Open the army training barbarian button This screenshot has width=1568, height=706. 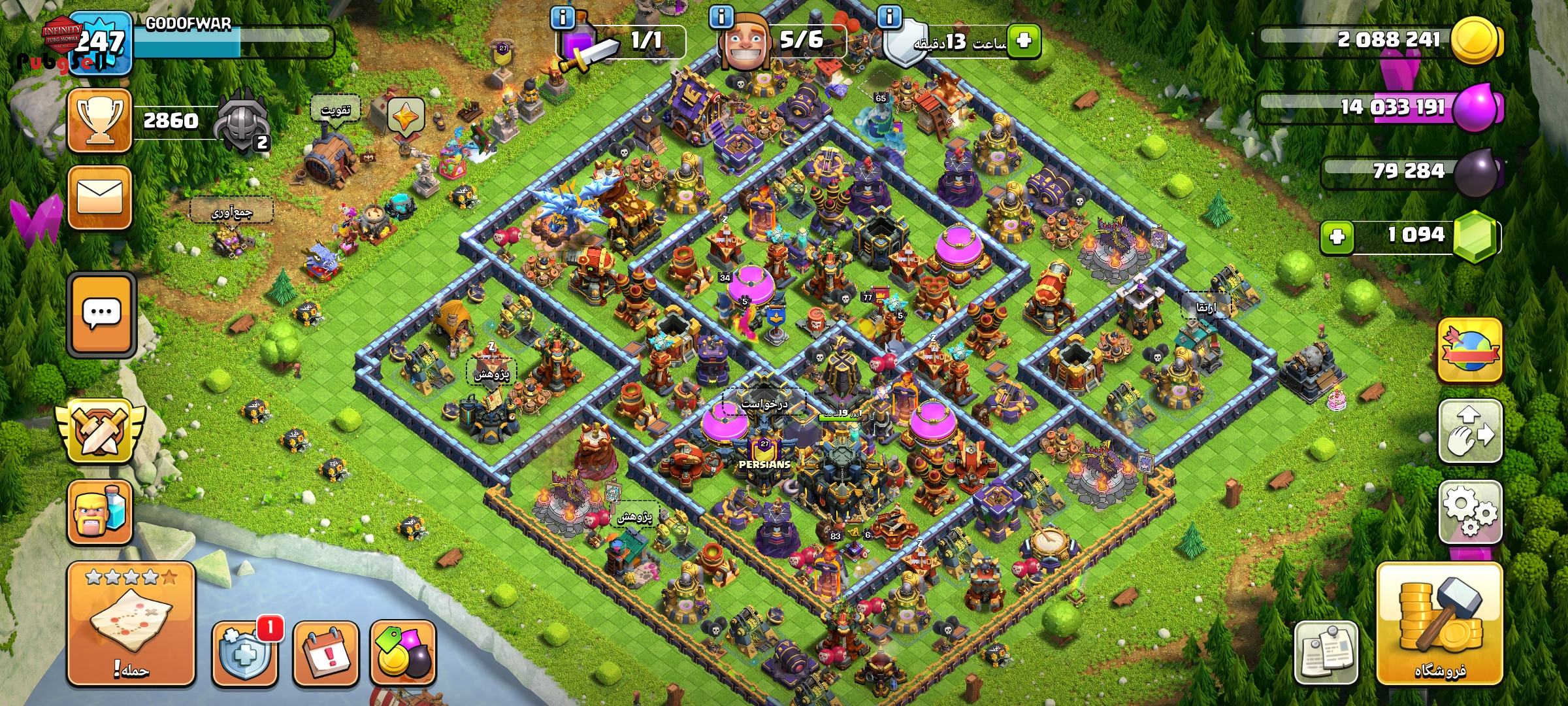pos(100,513)
